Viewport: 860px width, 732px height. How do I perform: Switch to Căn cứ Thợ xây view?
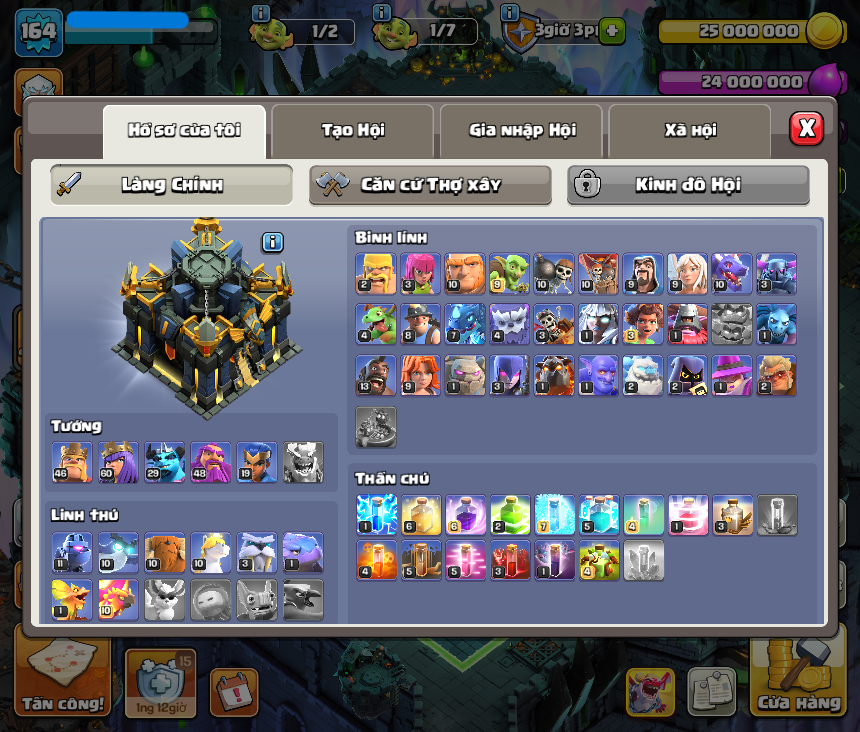430,185
